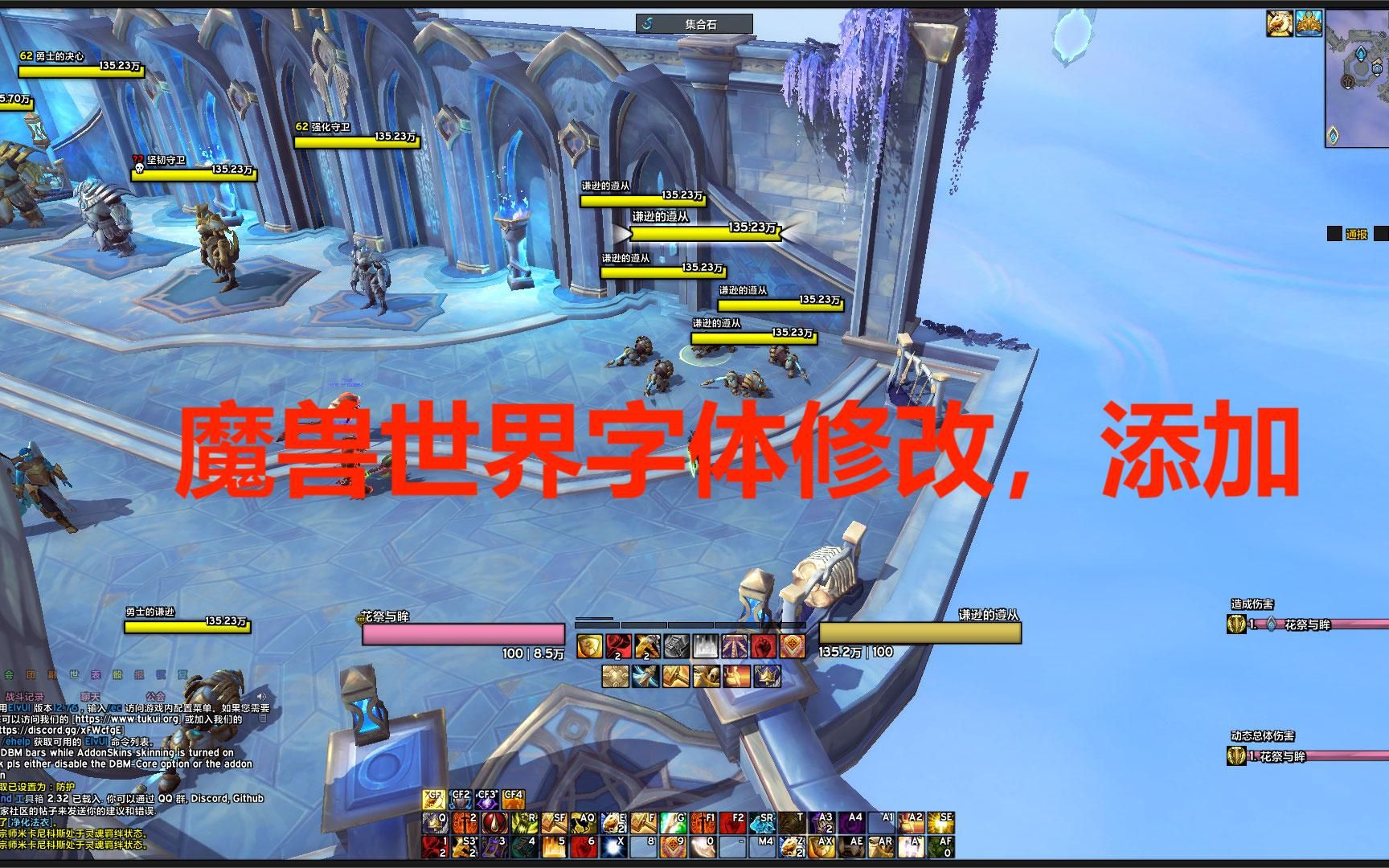Screen dimensions: 1389x868
Task: Expand the 动态总体伤害 meter header
Action: click(1262, 735)
